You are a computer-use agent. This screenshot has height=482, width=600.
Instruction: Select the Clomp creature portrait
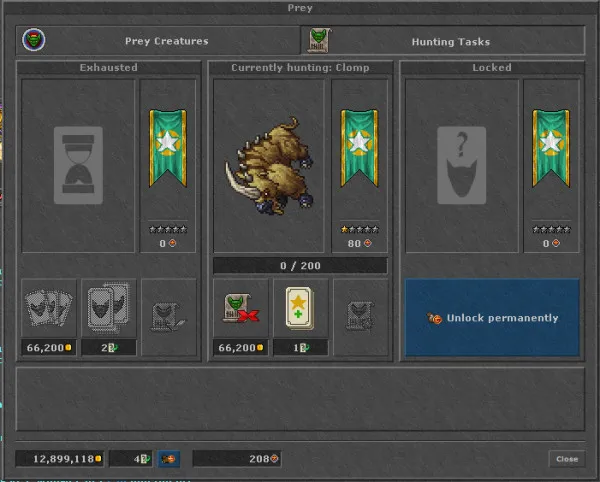pos(268,166)
